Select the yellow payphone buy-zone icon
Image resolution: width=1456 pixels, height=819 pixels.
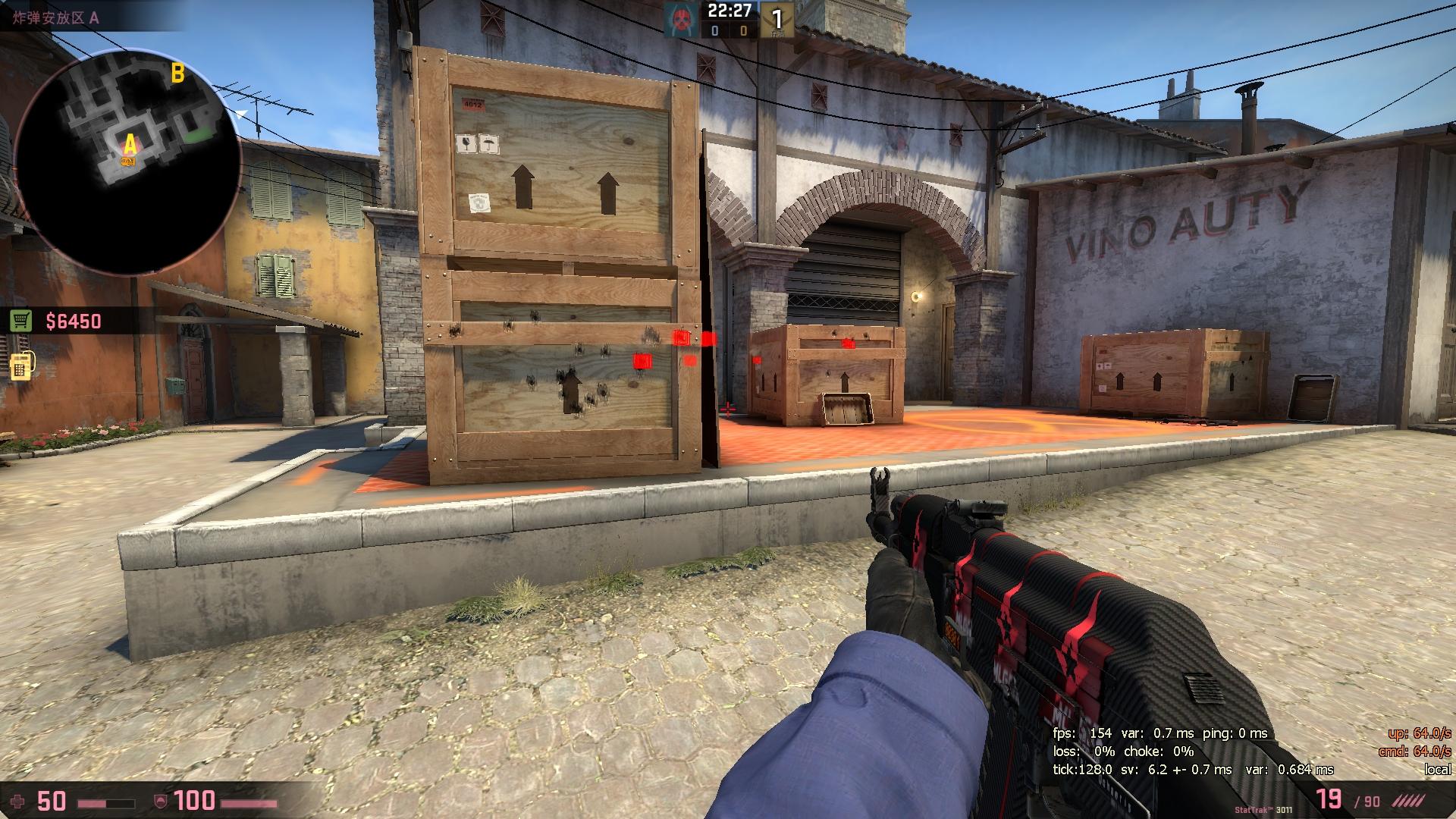coord(23,364)
